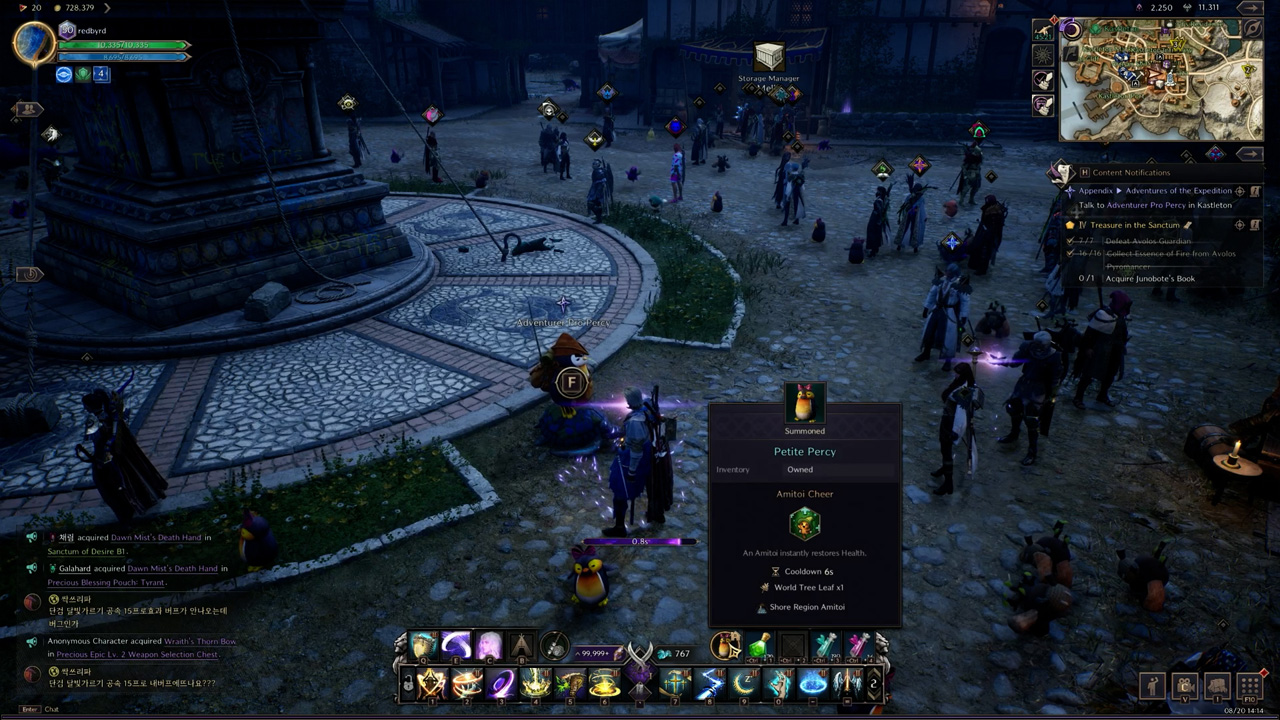
Task: Open the party members panel tab
Action: (x=27, y=108)
